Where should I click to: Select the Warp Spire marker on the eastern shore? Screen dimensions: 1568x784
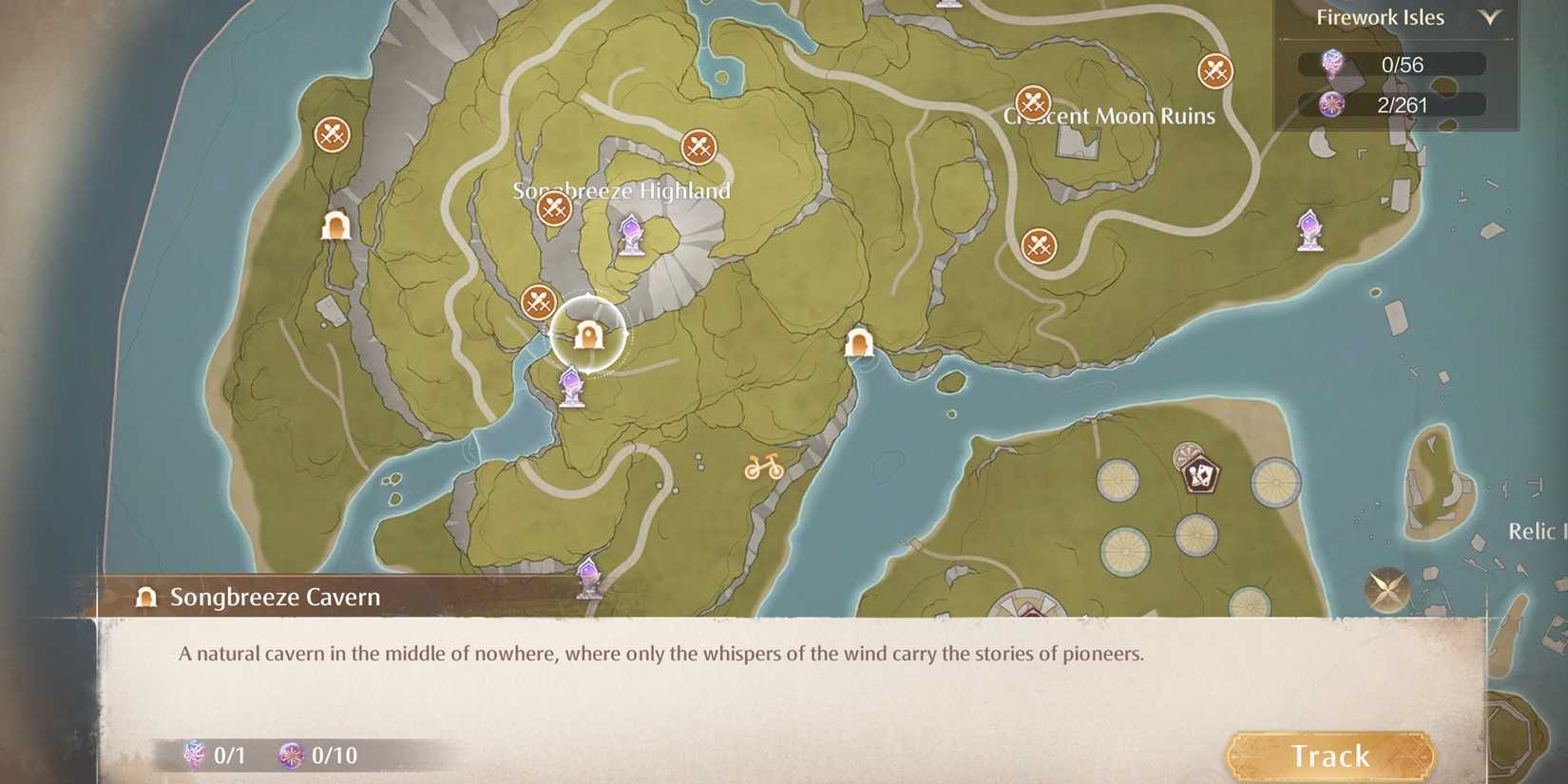click(1310, 231)
